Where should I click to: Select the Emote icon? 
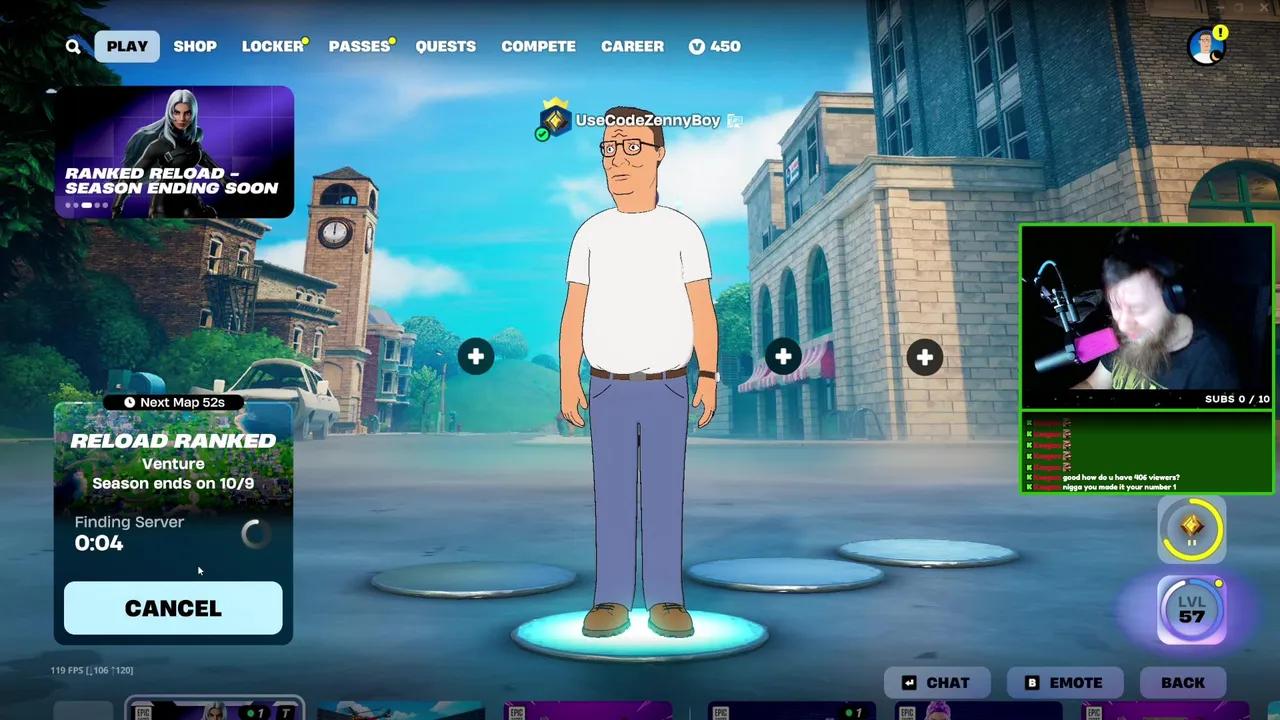point(1032,682)
